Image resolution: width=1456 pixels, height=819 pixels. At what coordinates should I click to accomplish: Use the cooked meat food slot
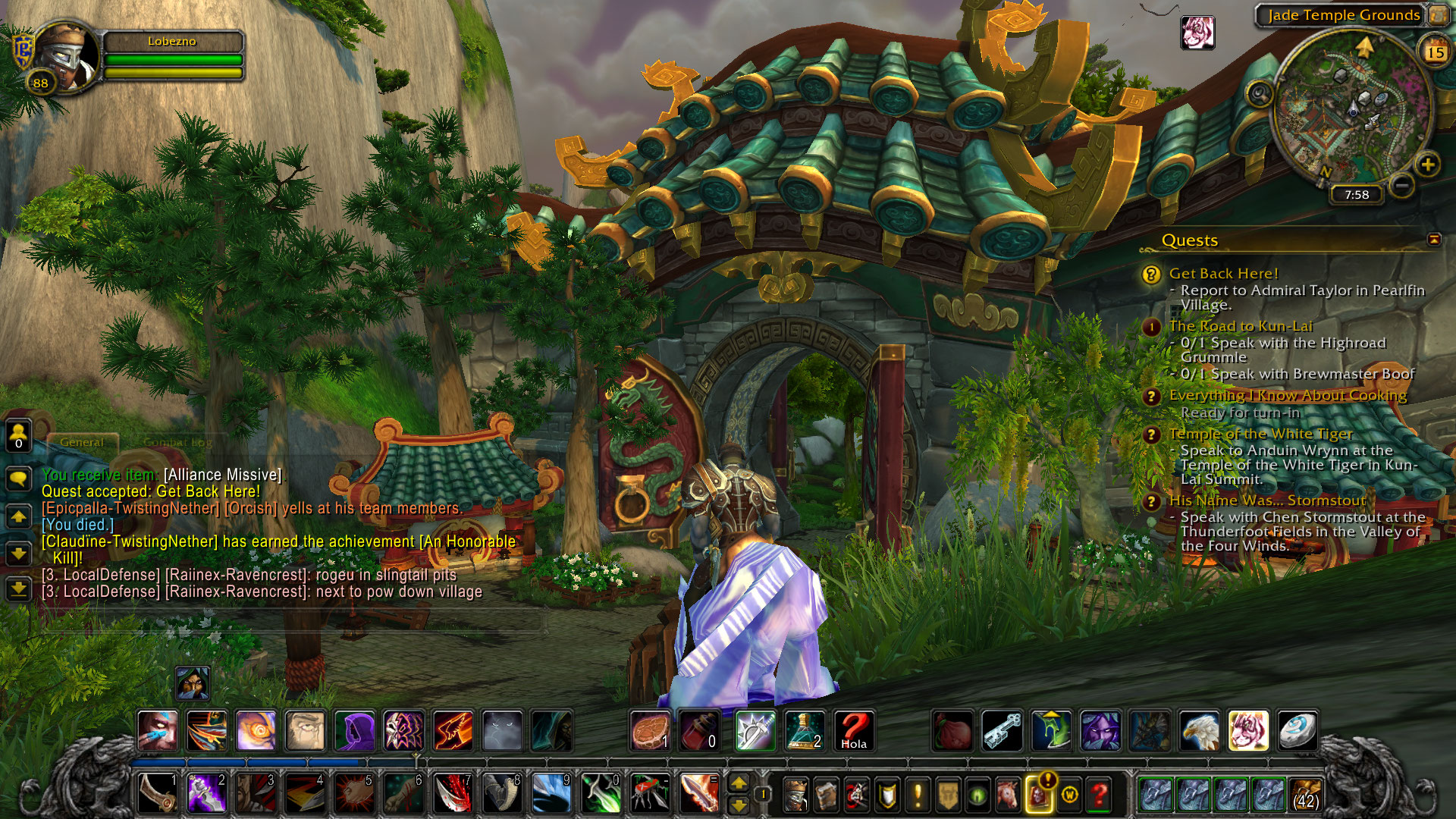tap(650, 730)
